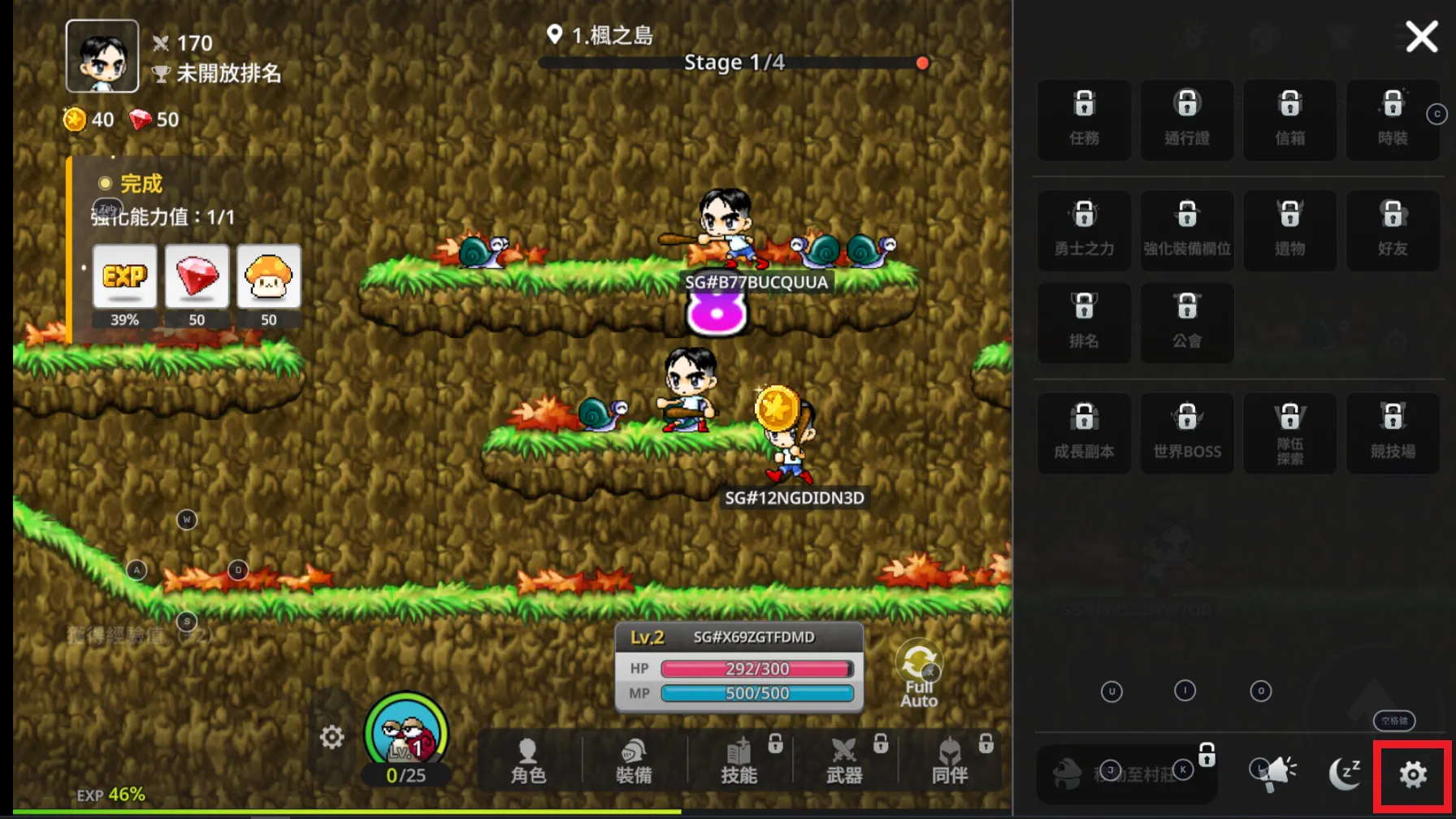Open the gear icon beside the boss counter

(x=331, y=737)
